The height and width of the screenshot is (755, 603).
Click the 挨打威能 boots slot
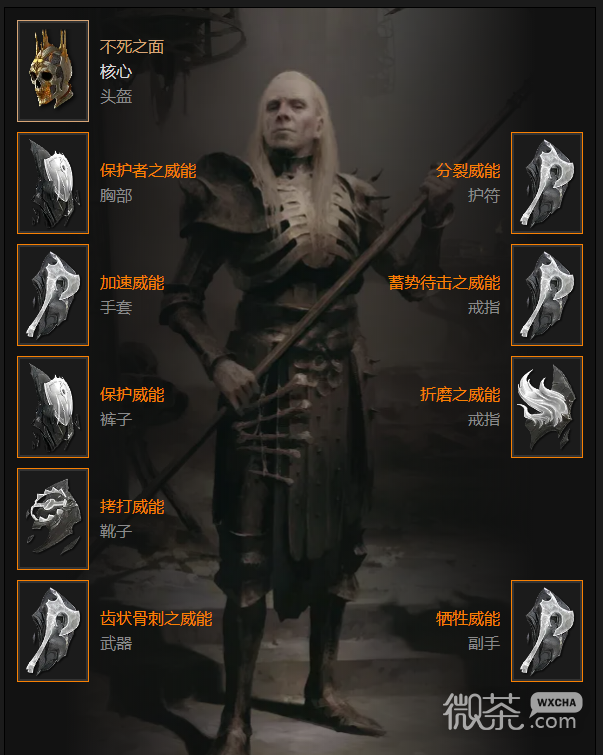tap(53, 519)
